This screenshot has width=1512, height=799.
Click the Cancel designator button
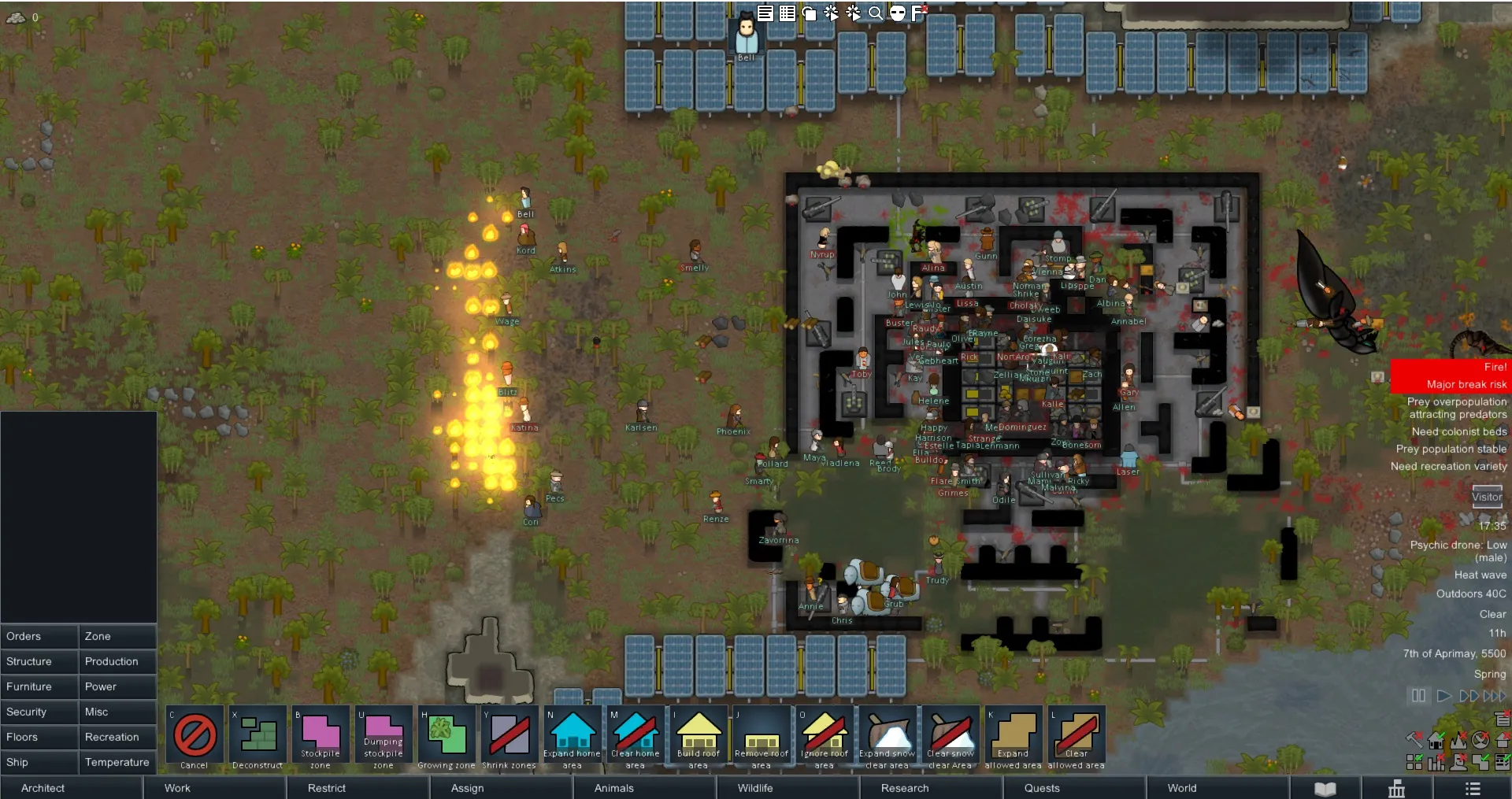tap(195, 738)
